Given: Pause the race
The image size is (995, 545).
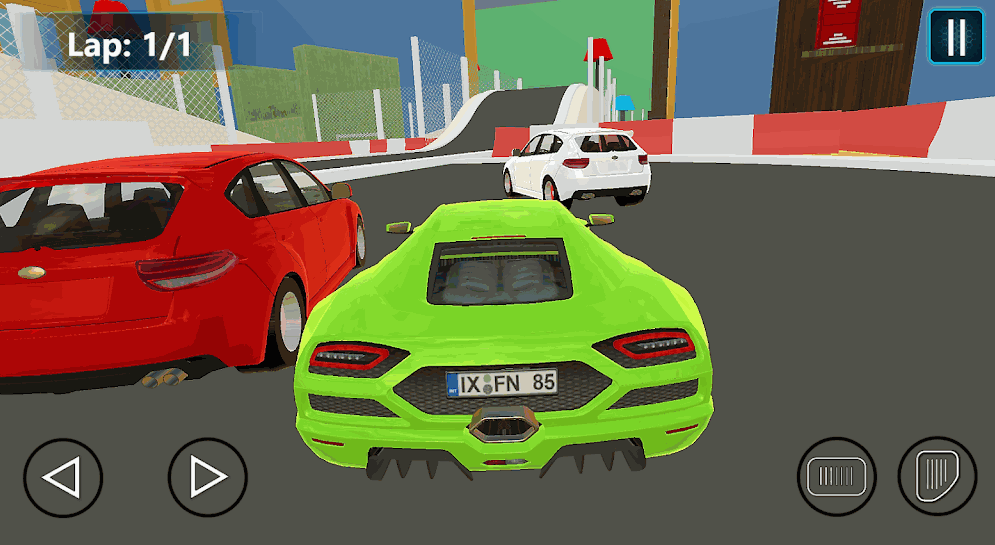Looking at the screenshot, I should 956,37.
